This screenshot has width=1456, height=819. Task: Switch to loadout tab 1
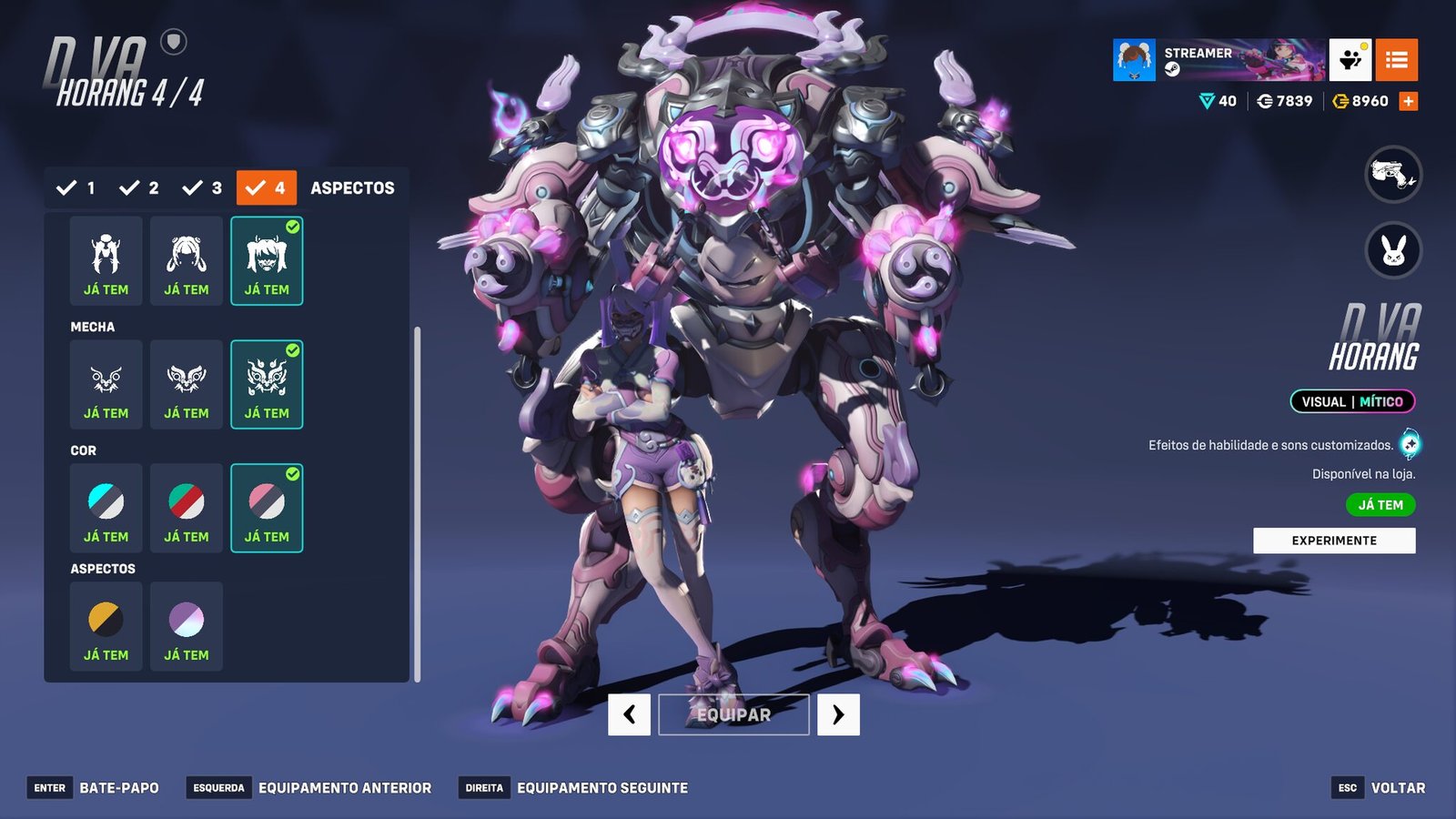pos(76,188)
